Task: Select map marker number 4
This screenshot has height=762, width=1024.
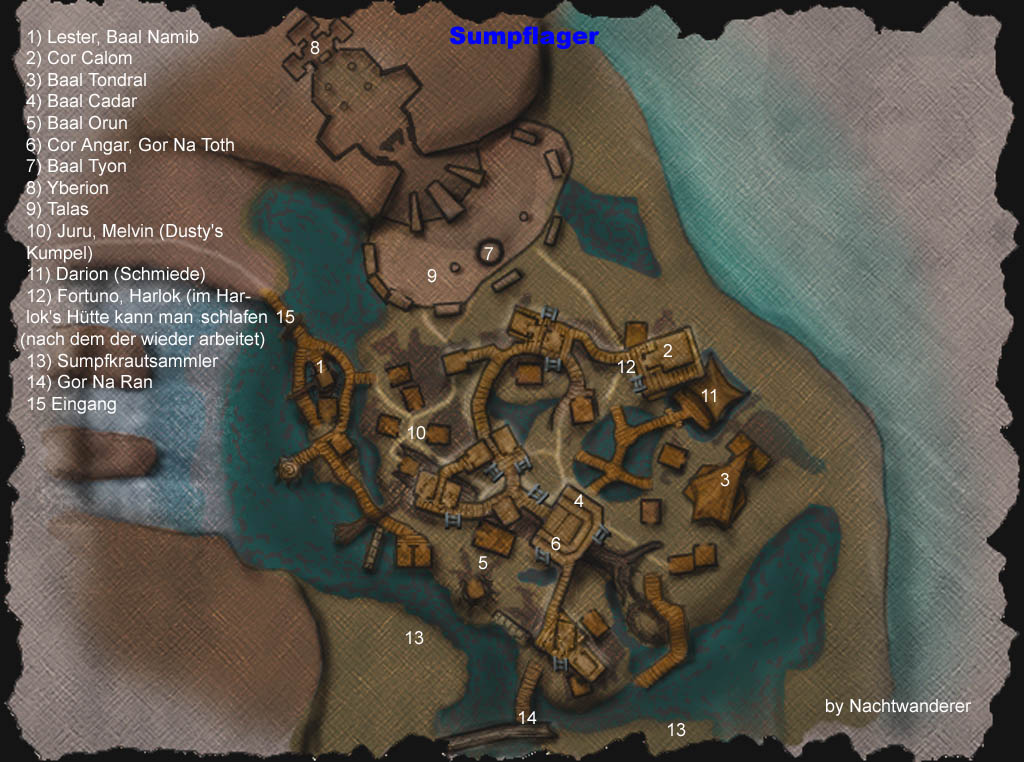Action: 579,500
